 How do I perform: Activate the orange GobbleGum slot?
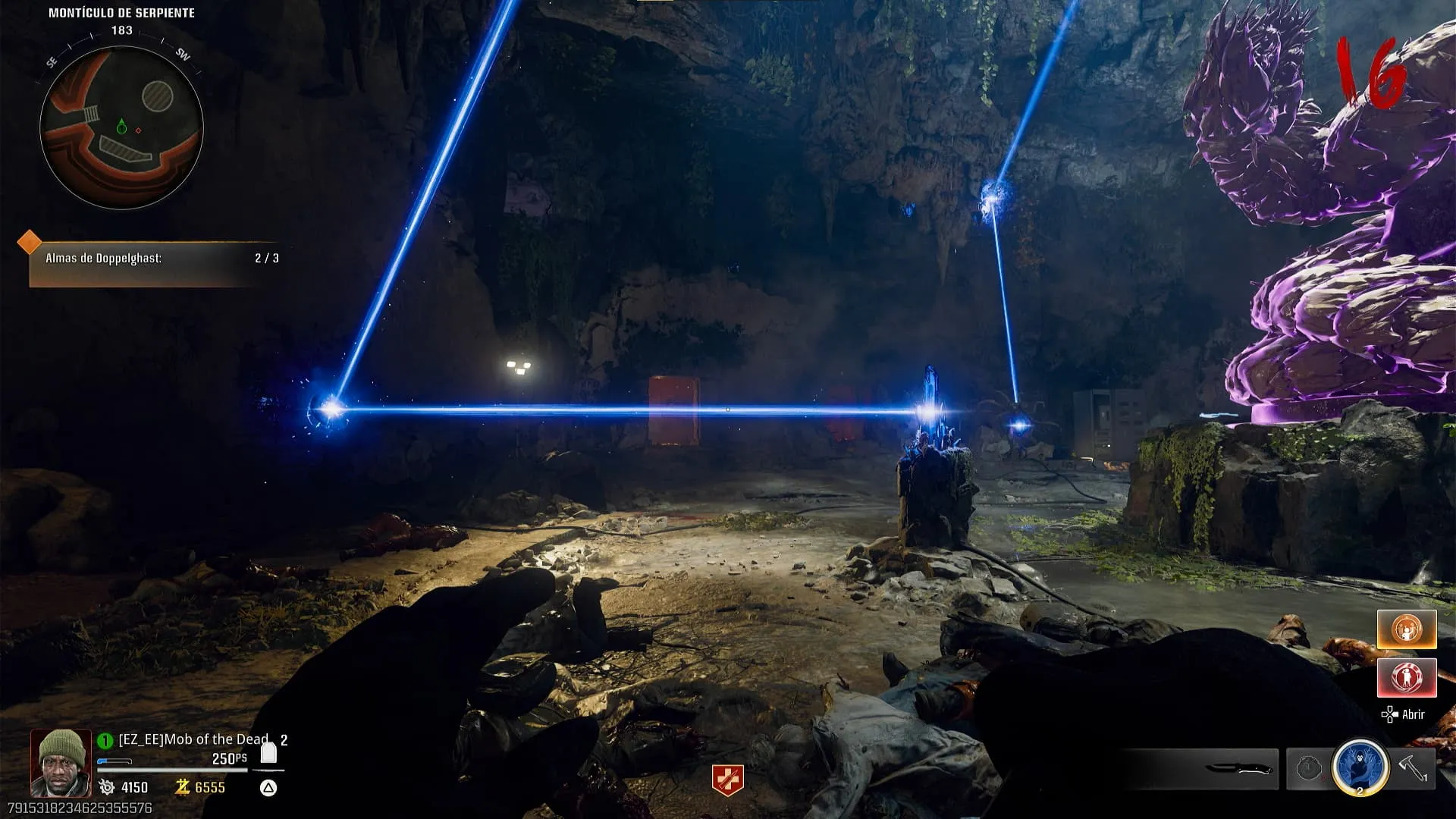tap(1407, 629)
